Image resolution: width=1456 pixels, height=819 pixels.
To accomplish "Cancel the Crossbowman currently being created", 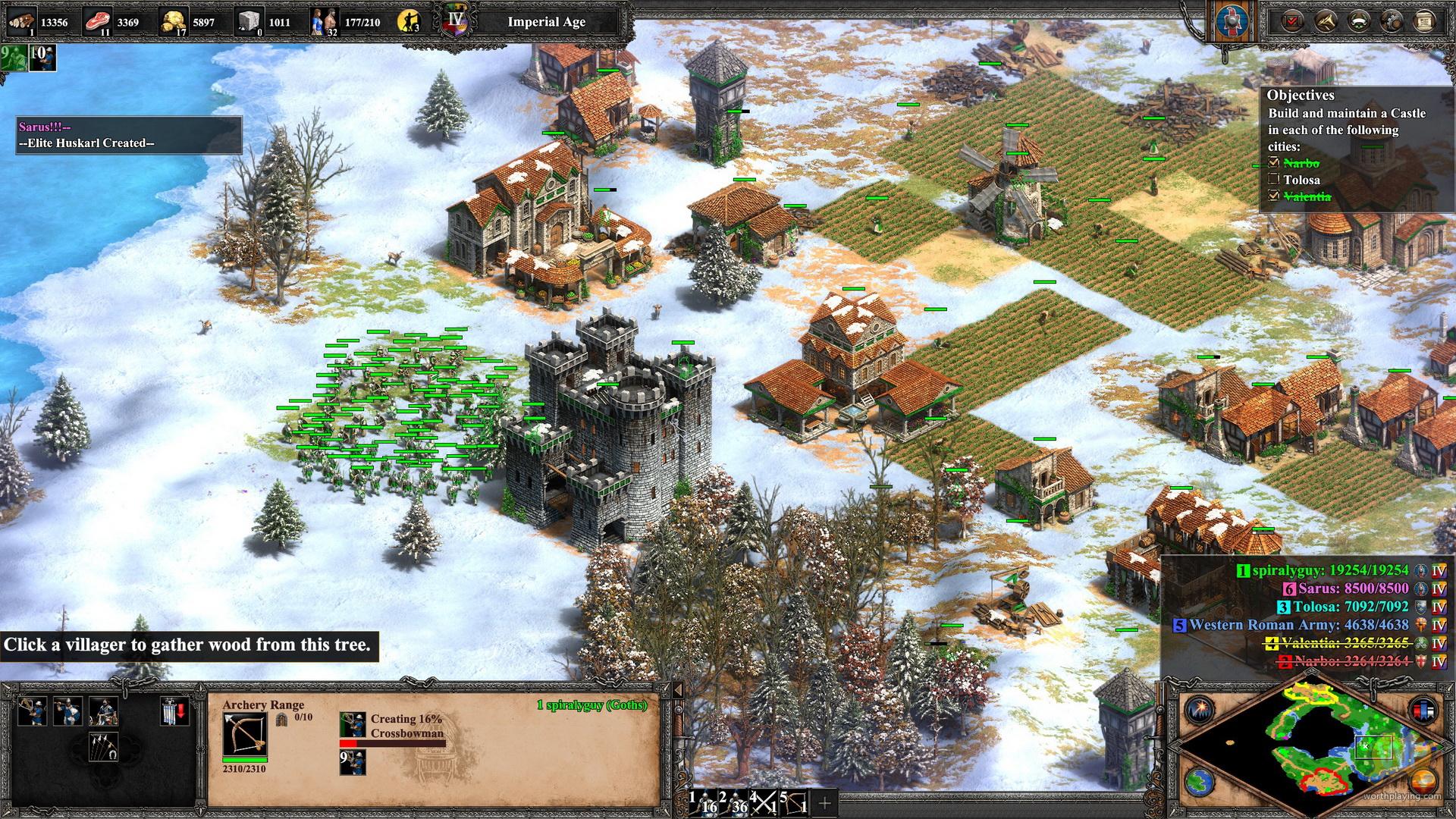I will pos(353,726).
